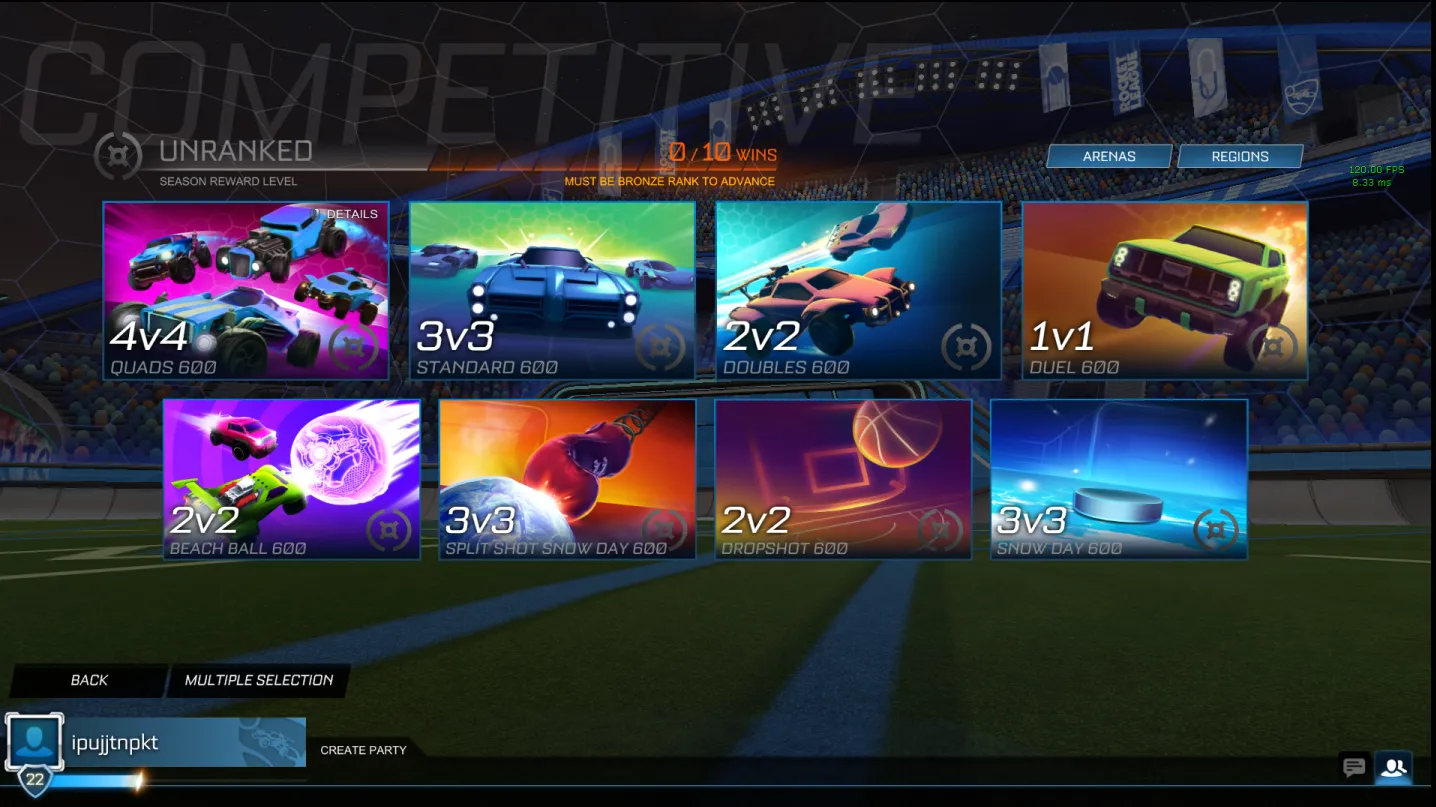Click the BACK button

coord(89,679)
